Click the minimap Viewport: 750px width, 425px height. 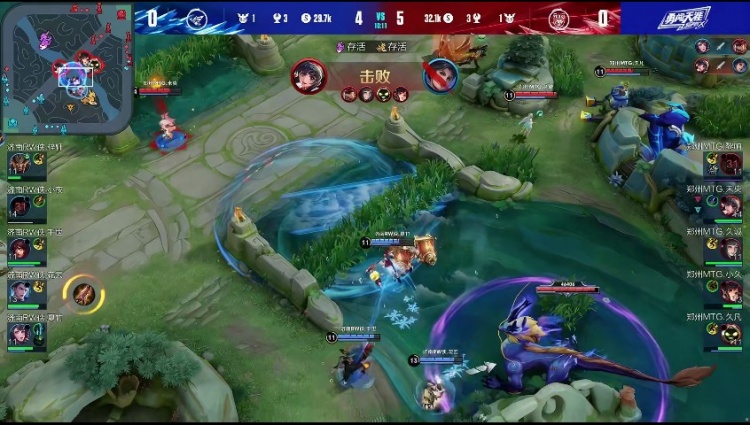point(68,66)
